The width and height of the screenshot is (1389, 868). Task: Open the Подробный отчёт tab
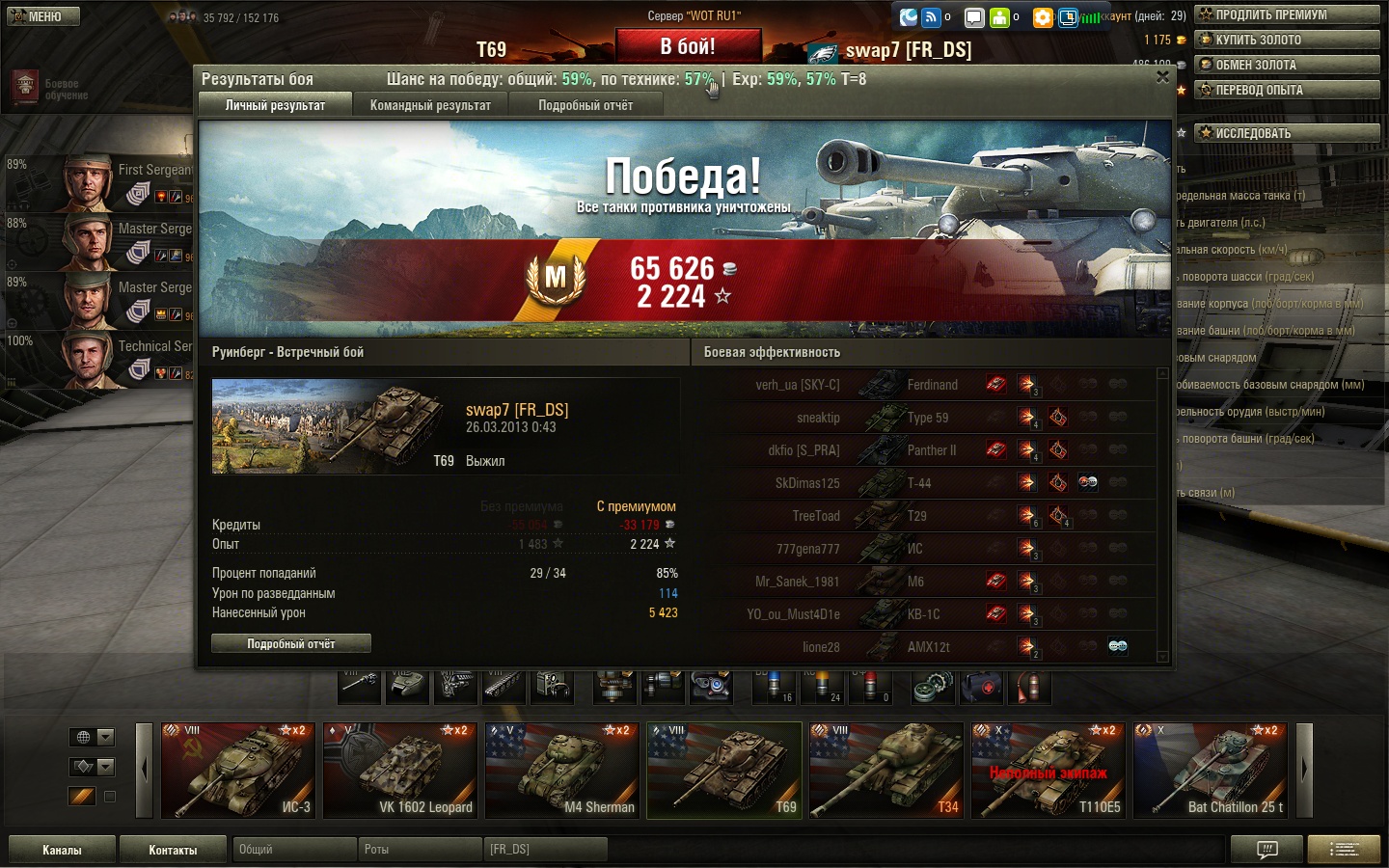pyautogui.click(x=586, y=105)
